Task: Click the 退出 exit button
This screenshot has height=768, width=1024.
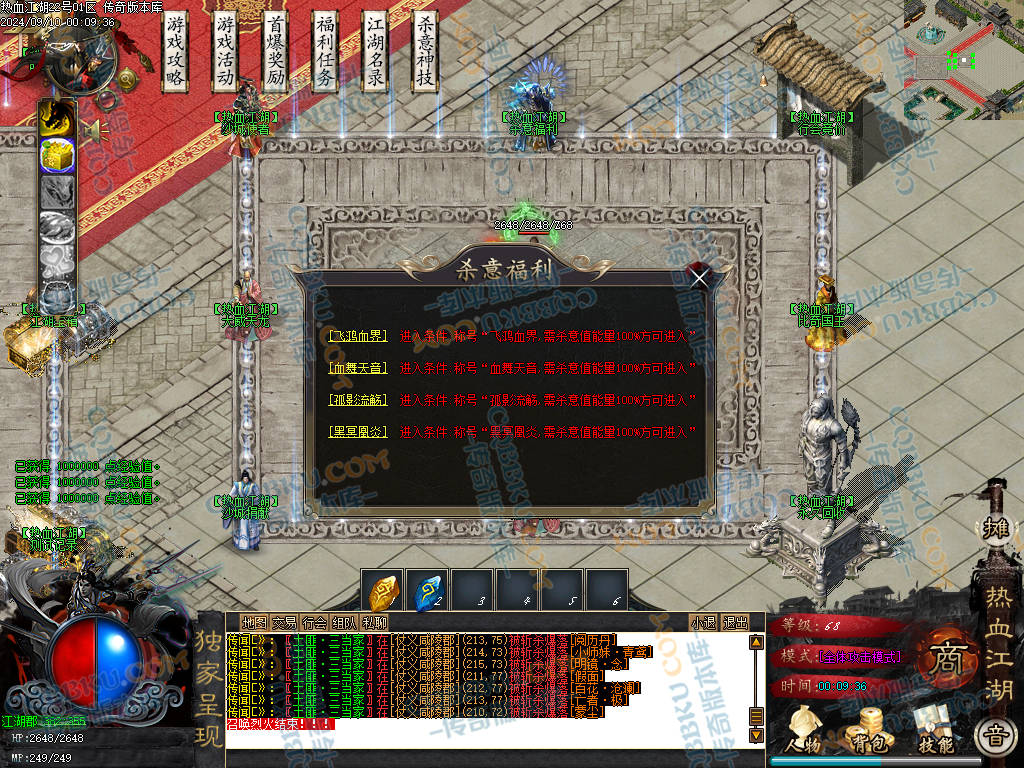Action: pos(735,622)
